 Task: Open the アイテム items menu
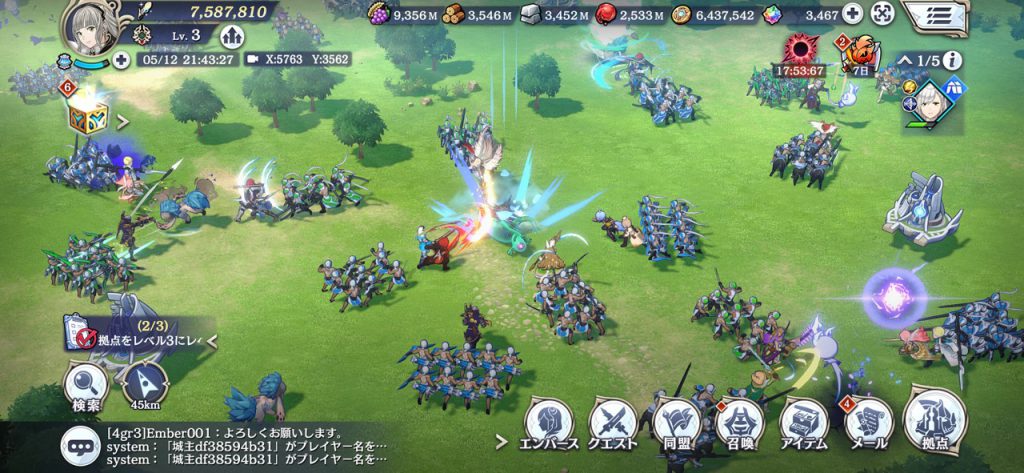(803, 425)
